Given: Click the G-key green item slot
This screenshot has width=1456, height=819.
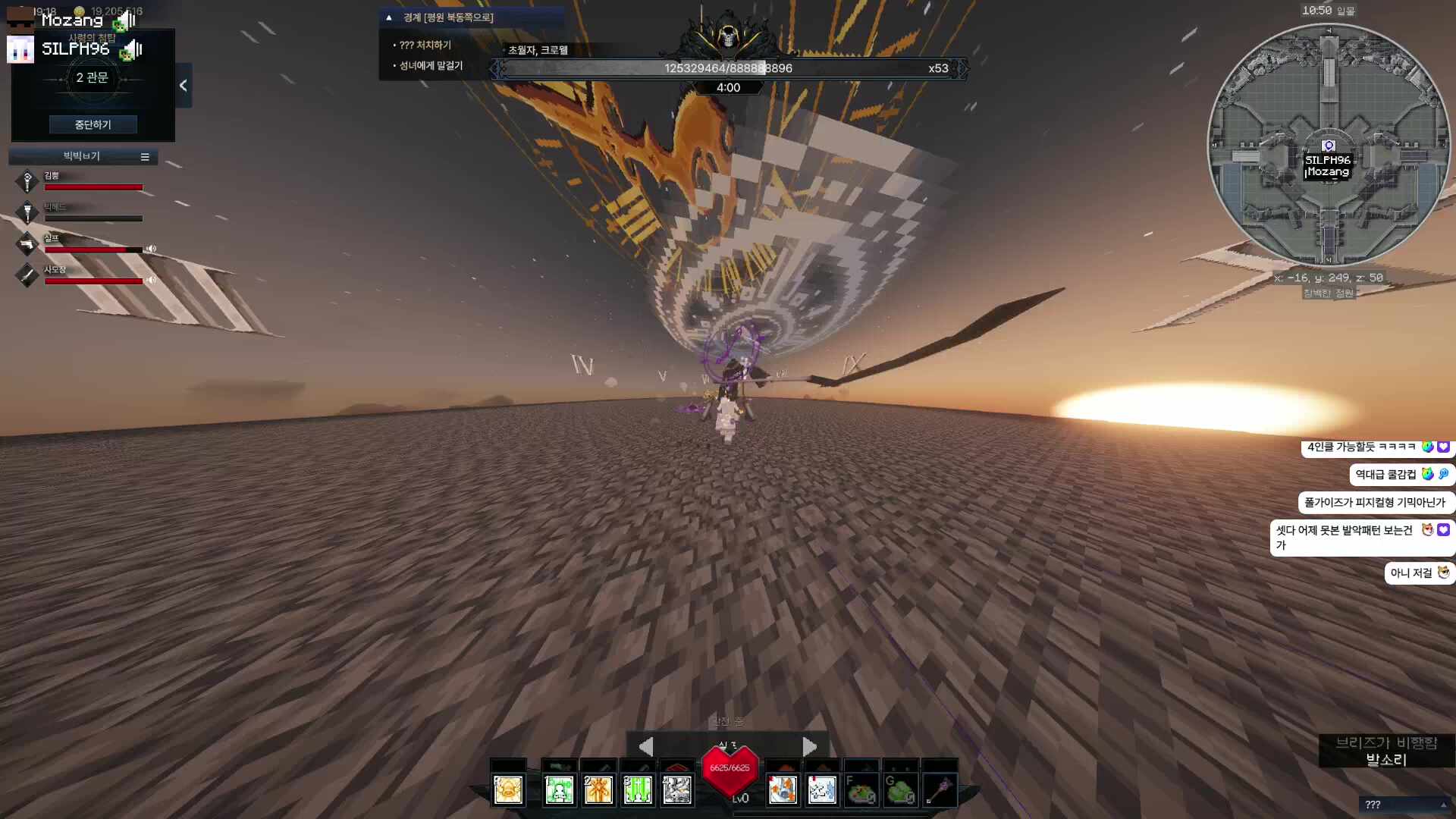Looking at the screenshot, I should click(x=901, y=789).
